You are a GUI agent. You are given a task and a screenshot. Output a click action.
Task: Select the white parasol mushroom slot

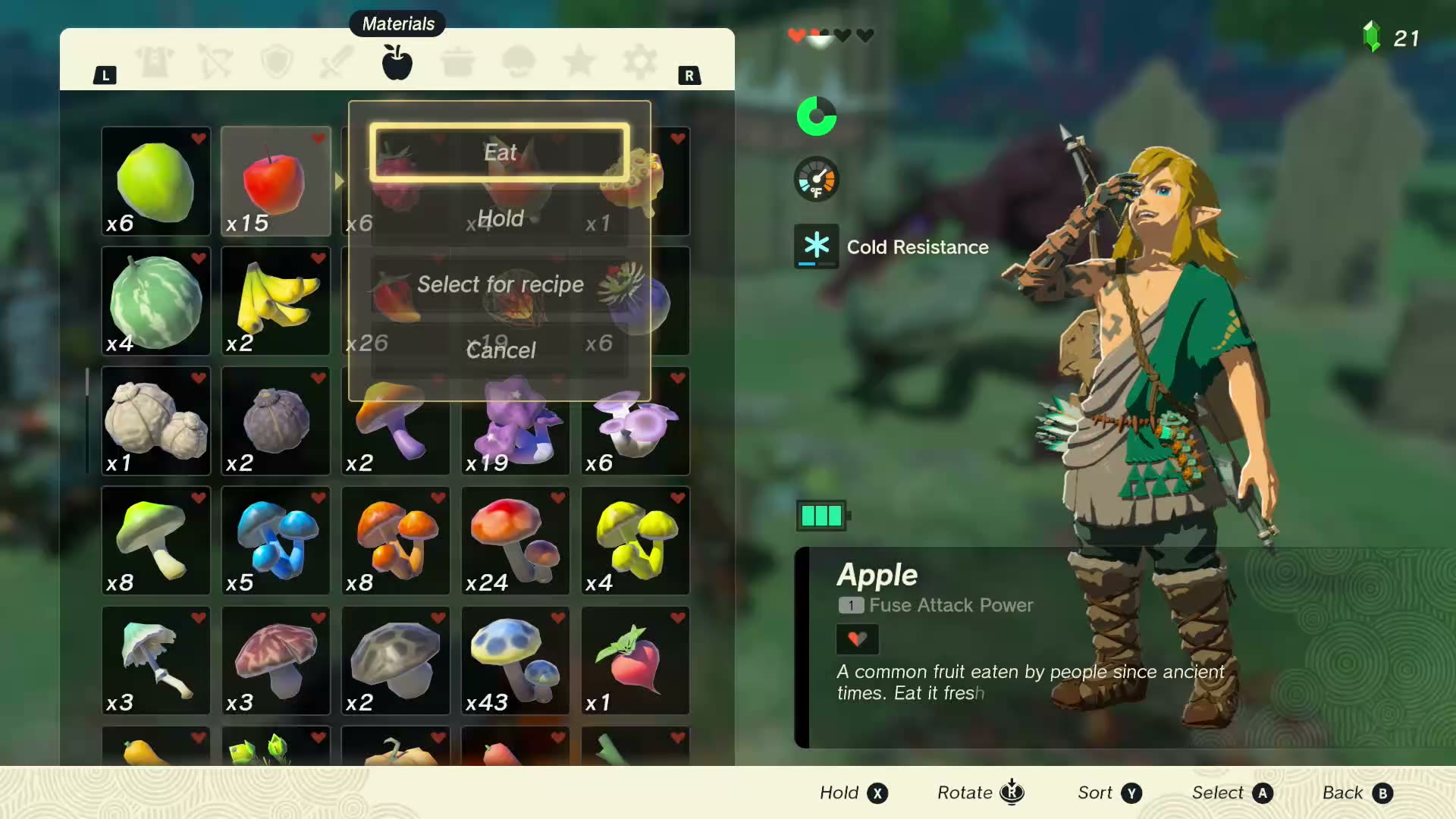pyautogui.click(x=155, y=661)
